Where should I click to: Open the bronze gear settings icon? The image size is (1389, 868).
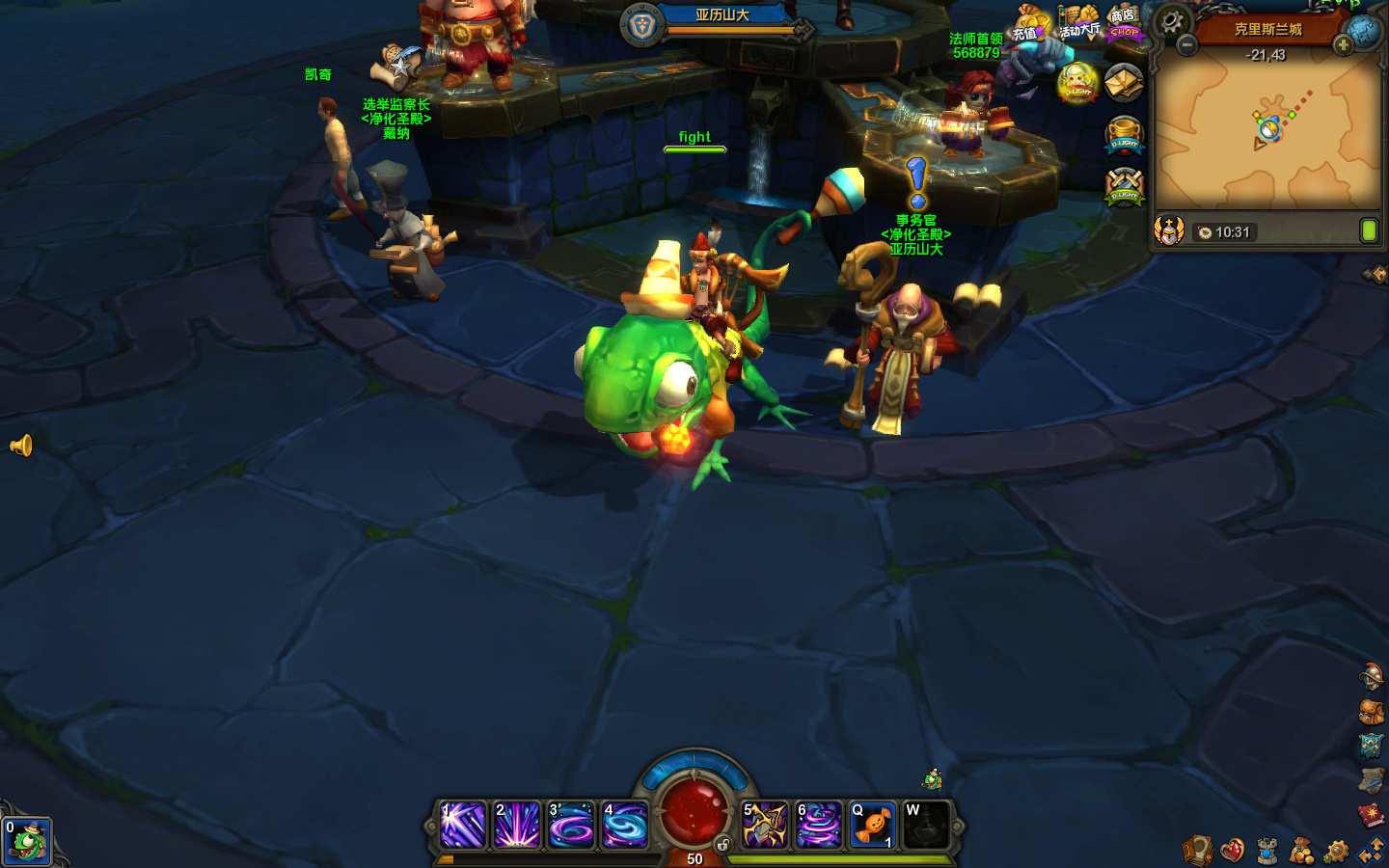1336,851
